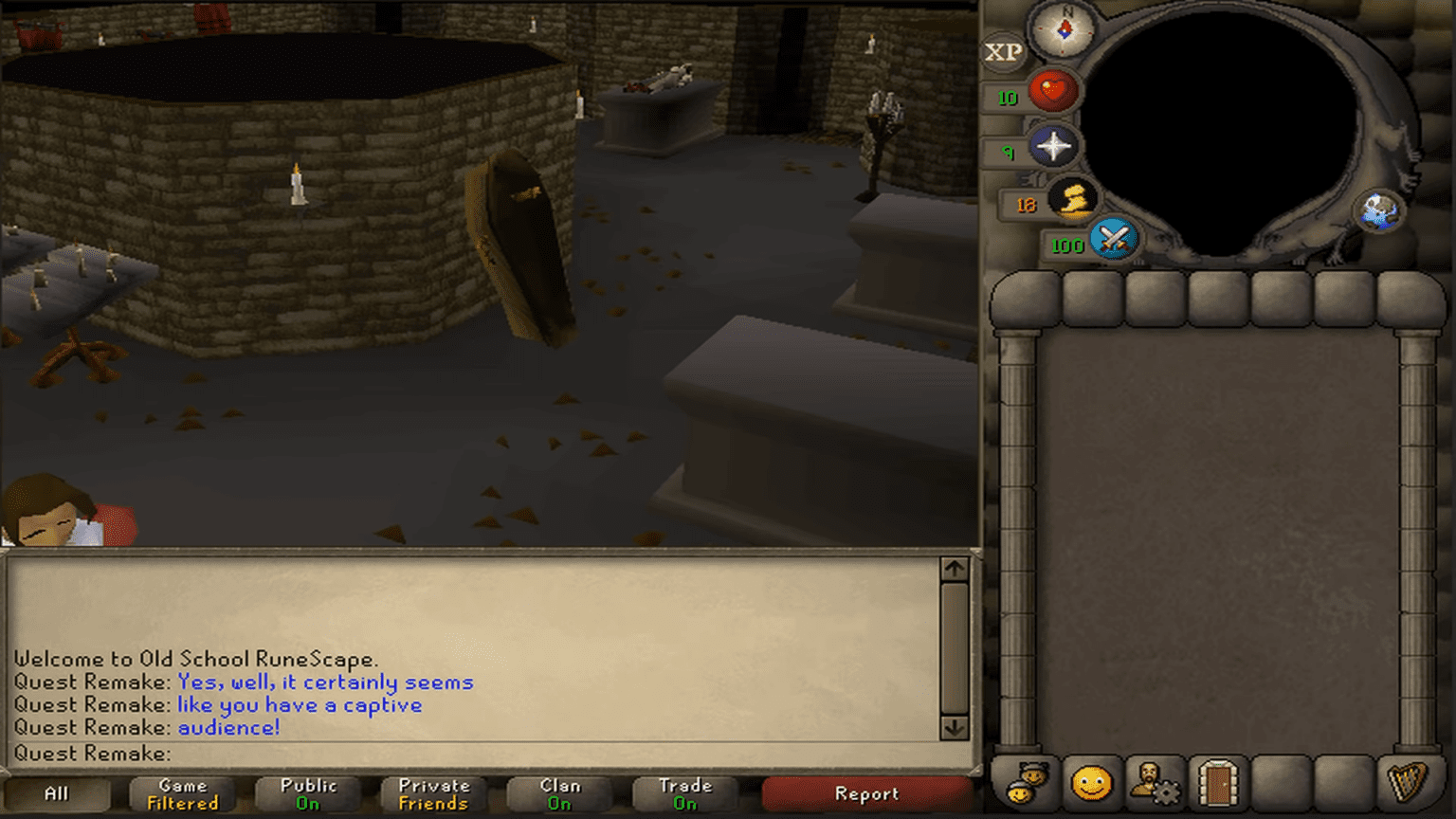Toggle Clan chat off
The height and width of the screenshot is (819, 1456).
coord(557,793)
